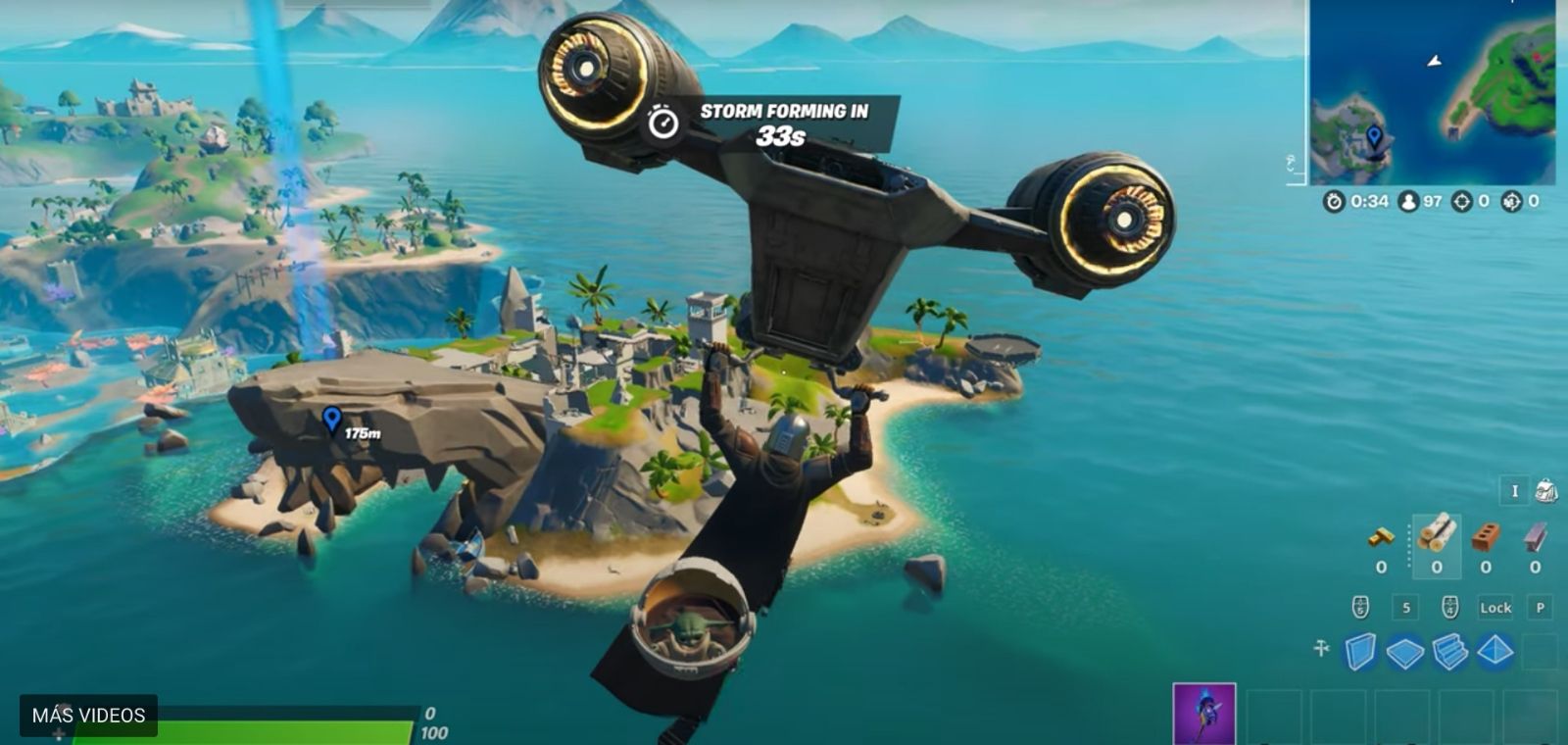Choose the brick building material
Viewport: 1568px width, 745px height.
[x=1486, y=537]
